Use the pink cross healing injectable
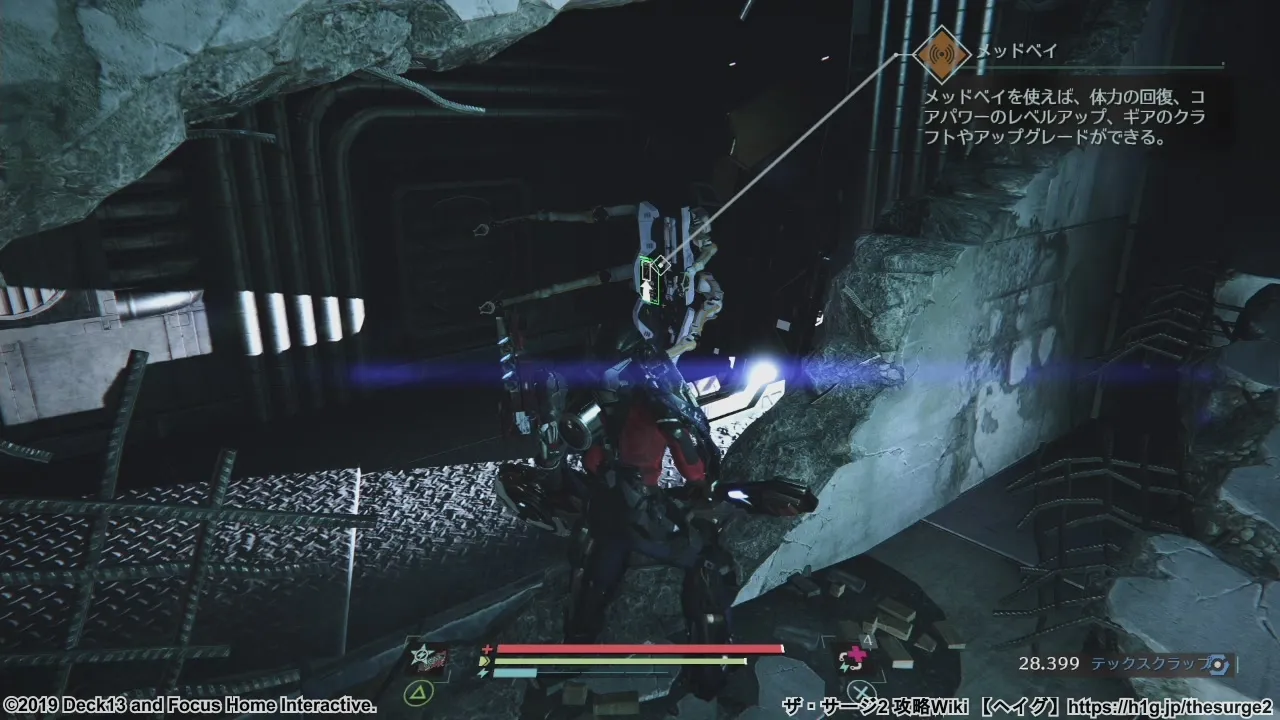Image resolution: width=1280 pixels, height=720 pixels. pos(857,658)
